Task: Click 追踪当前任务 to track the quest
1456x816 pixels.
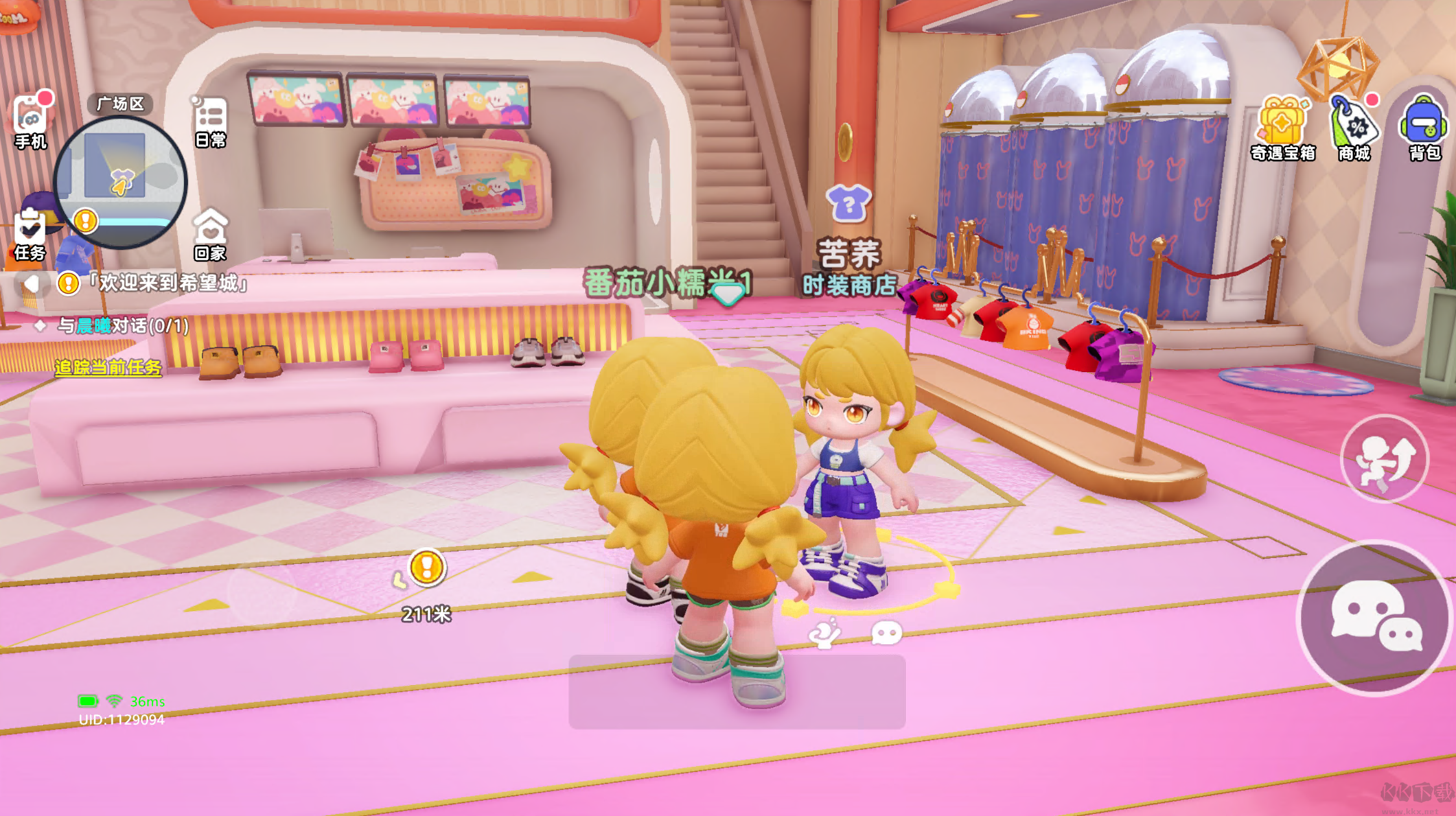Action: coord(108,368)
